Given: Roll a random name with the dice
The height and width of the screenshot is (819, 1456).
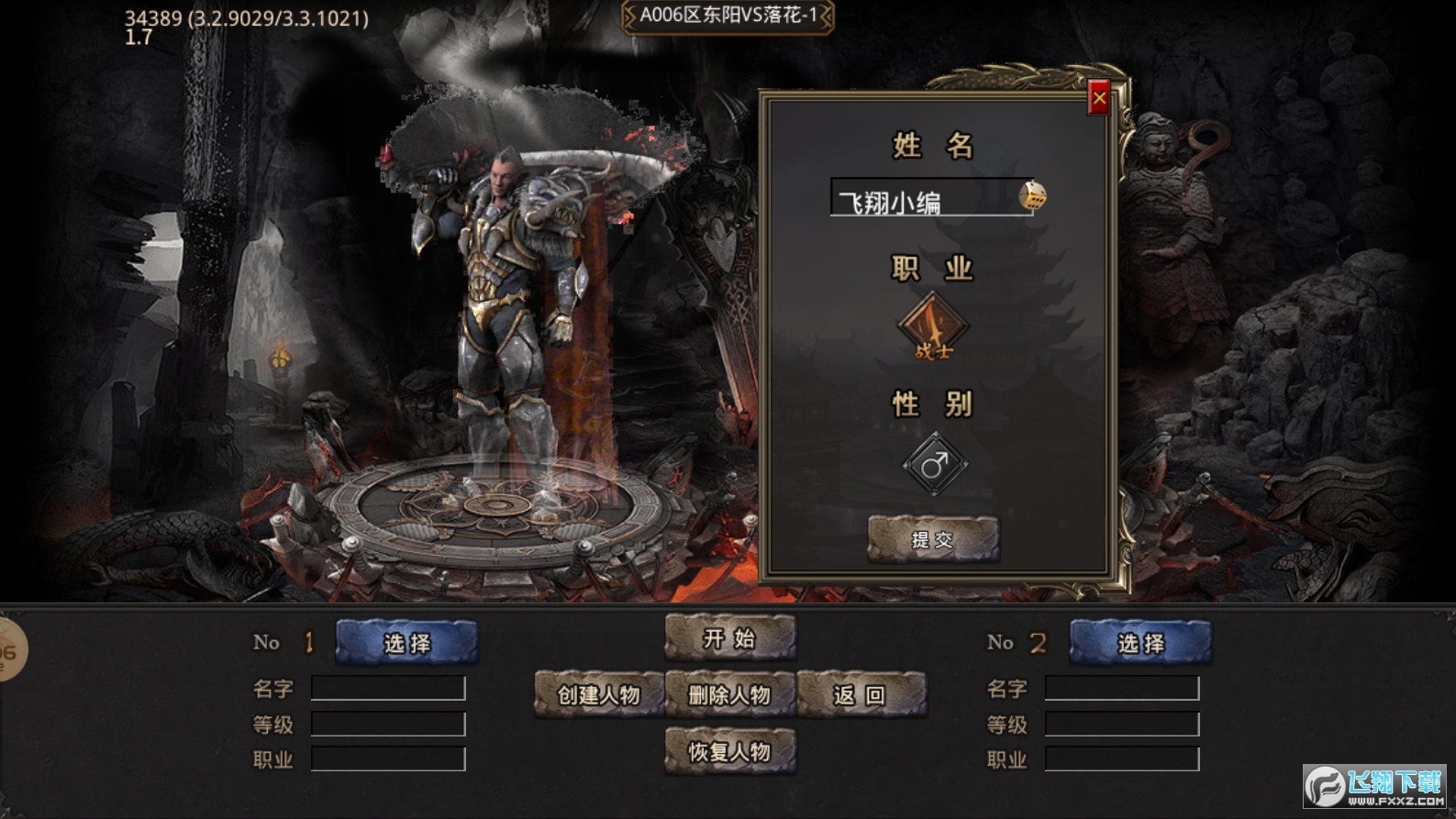Looking at the screenshot, I should point(1032,196).
